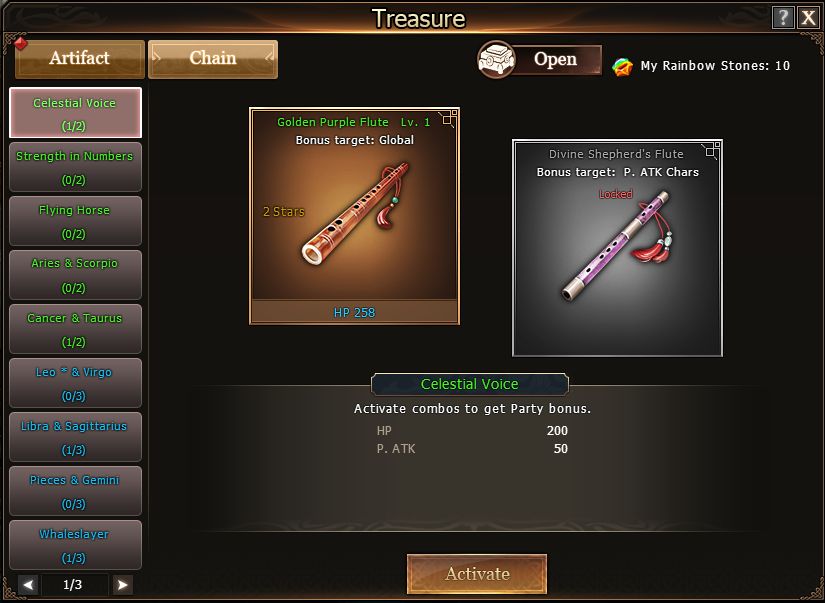Open the Treasure help question mark
Viewport: 825px width, 603px height.
[x=784, y=17]
